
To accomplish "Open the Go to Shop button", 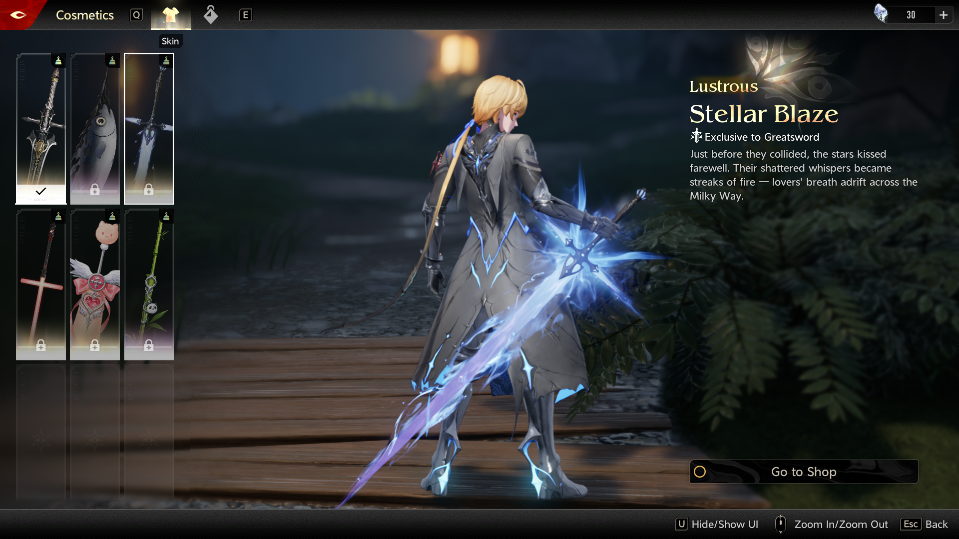I will pos(803,472).
